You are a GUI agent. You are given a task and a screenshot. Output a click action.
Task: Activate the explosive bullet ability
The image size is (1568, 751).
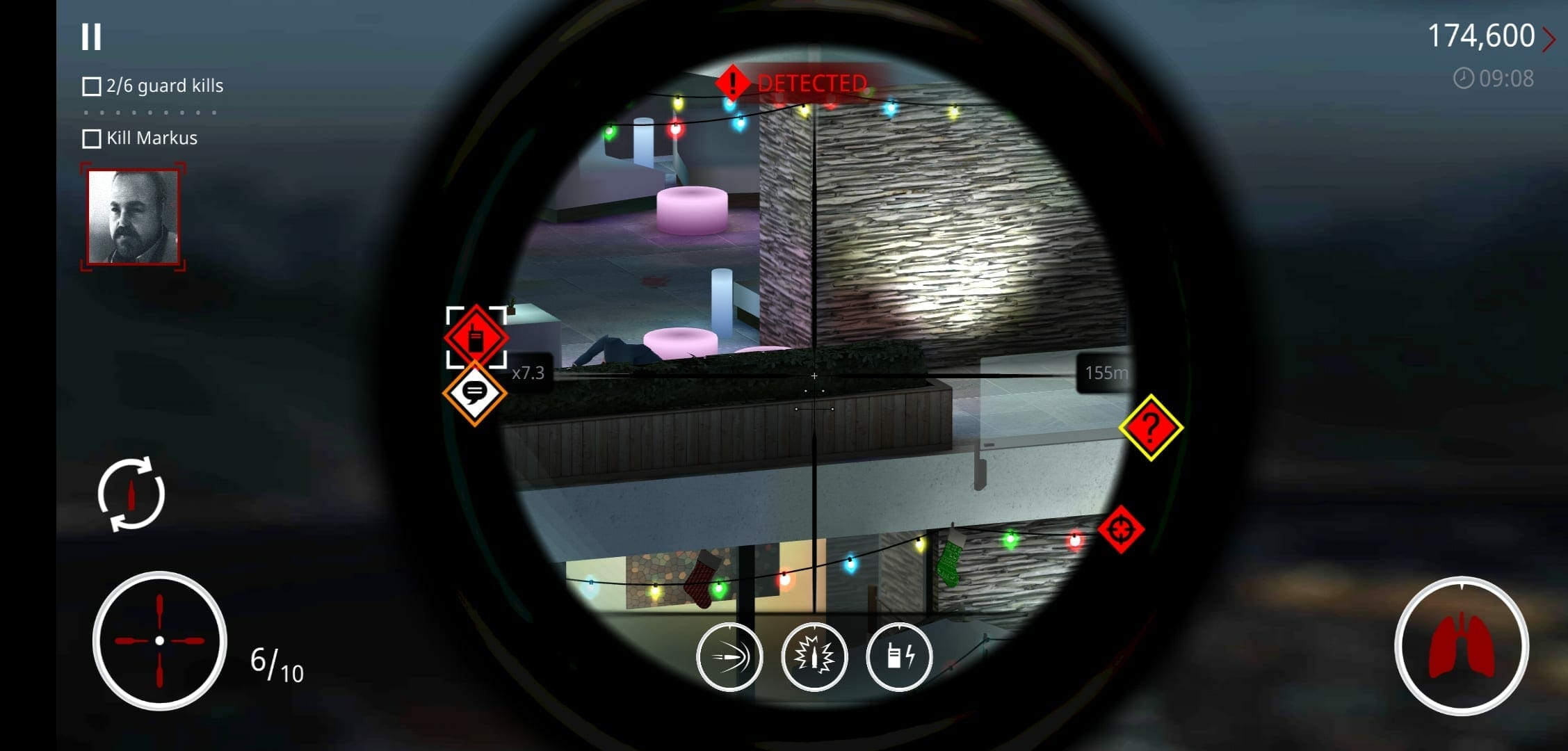(814, 657)
